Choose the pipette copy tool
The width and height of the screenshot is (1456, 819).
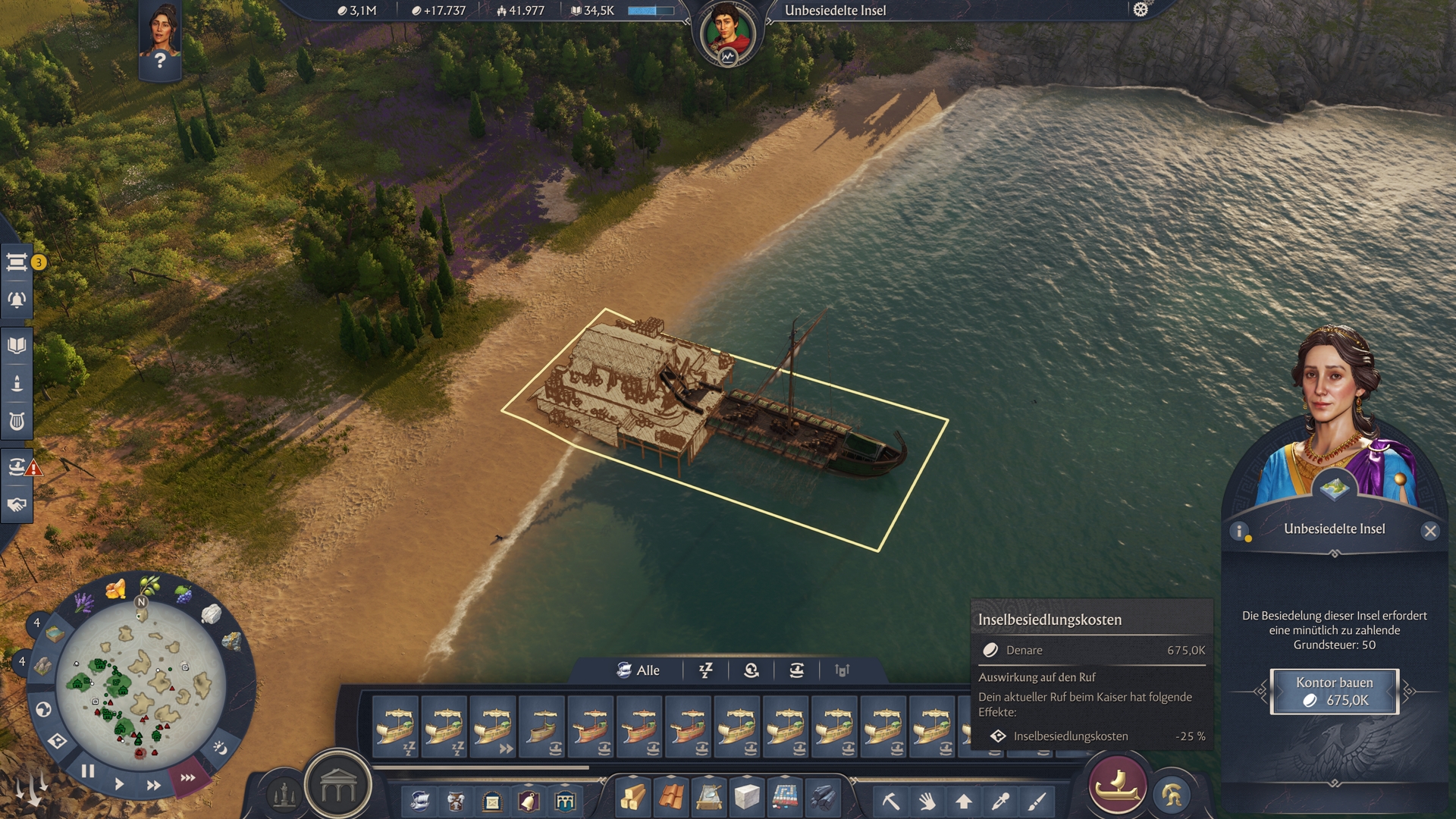point(1001,801)
